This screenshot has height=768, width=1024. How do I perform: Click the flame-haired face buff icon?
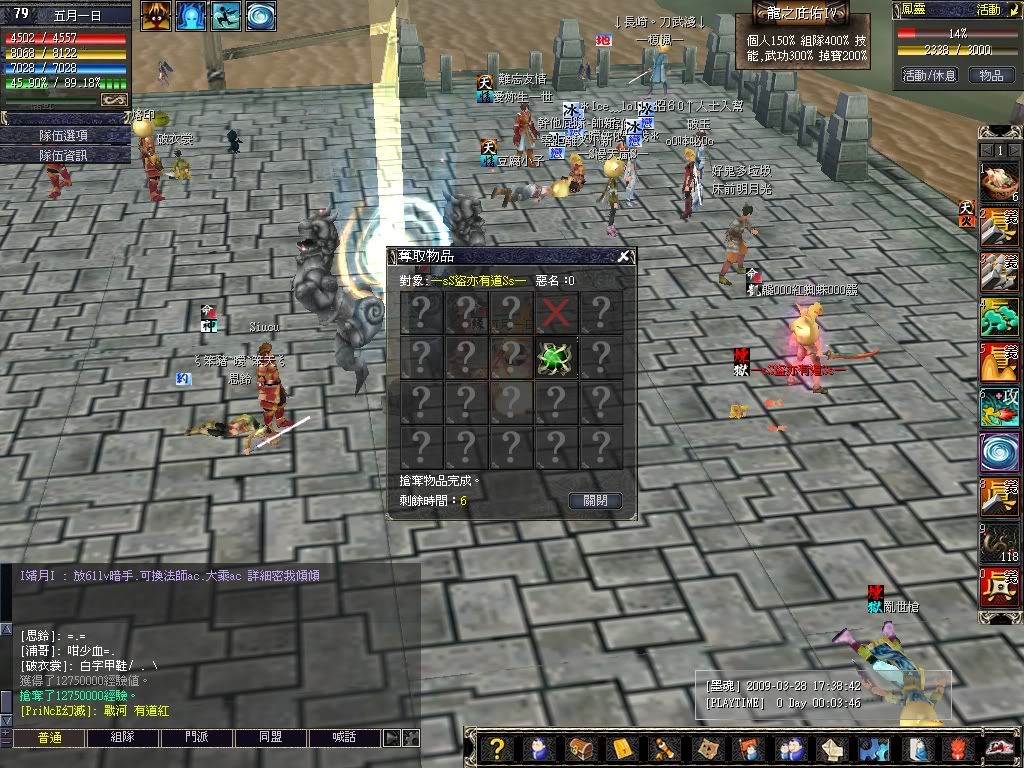tap(155, 15)
